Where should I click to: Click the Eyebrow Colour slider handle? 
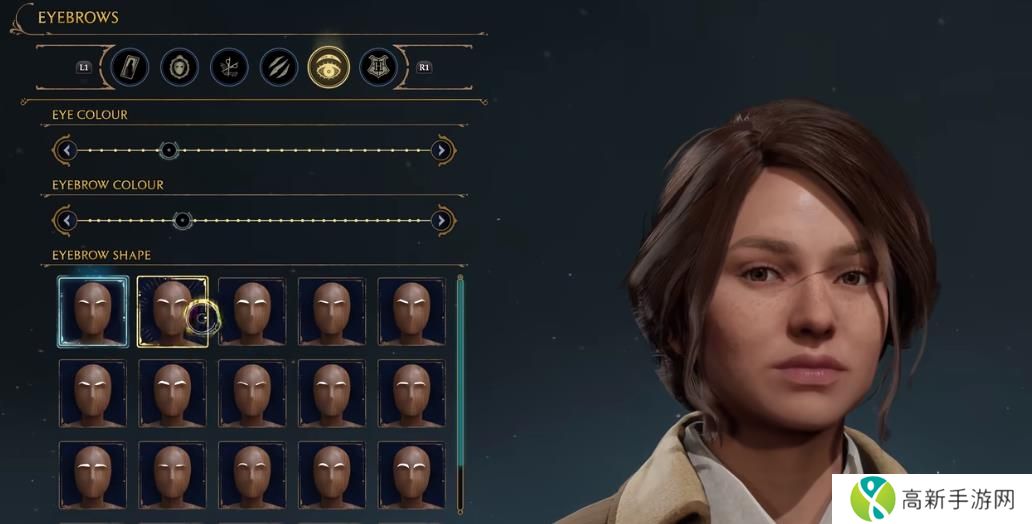coord(182,221)
